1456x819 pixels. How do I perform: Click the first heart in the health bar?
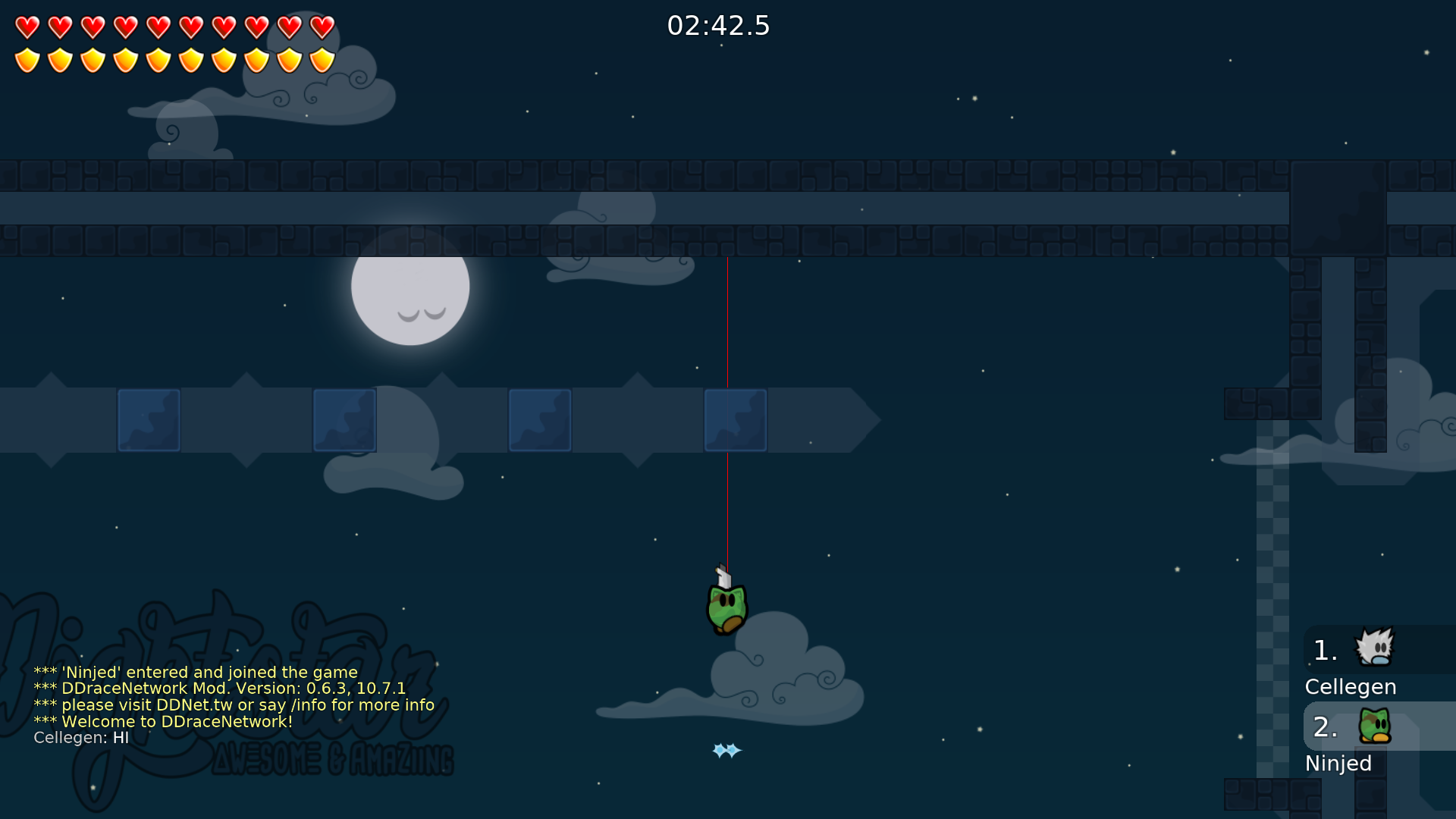tap(28, 25)
